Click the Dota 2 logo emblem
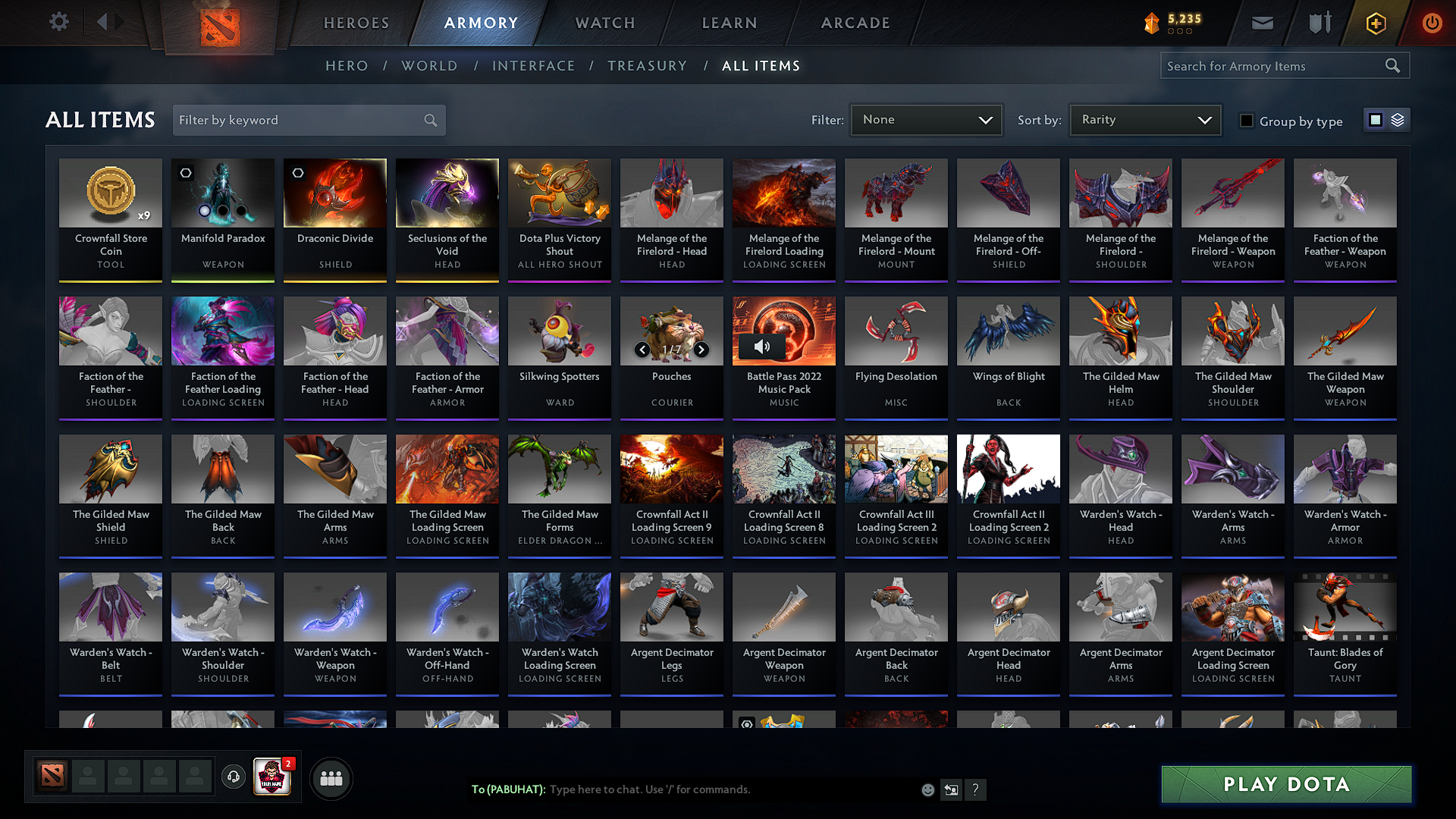The height and width of the screenshot is (819, 1456). tap(218, 22)
